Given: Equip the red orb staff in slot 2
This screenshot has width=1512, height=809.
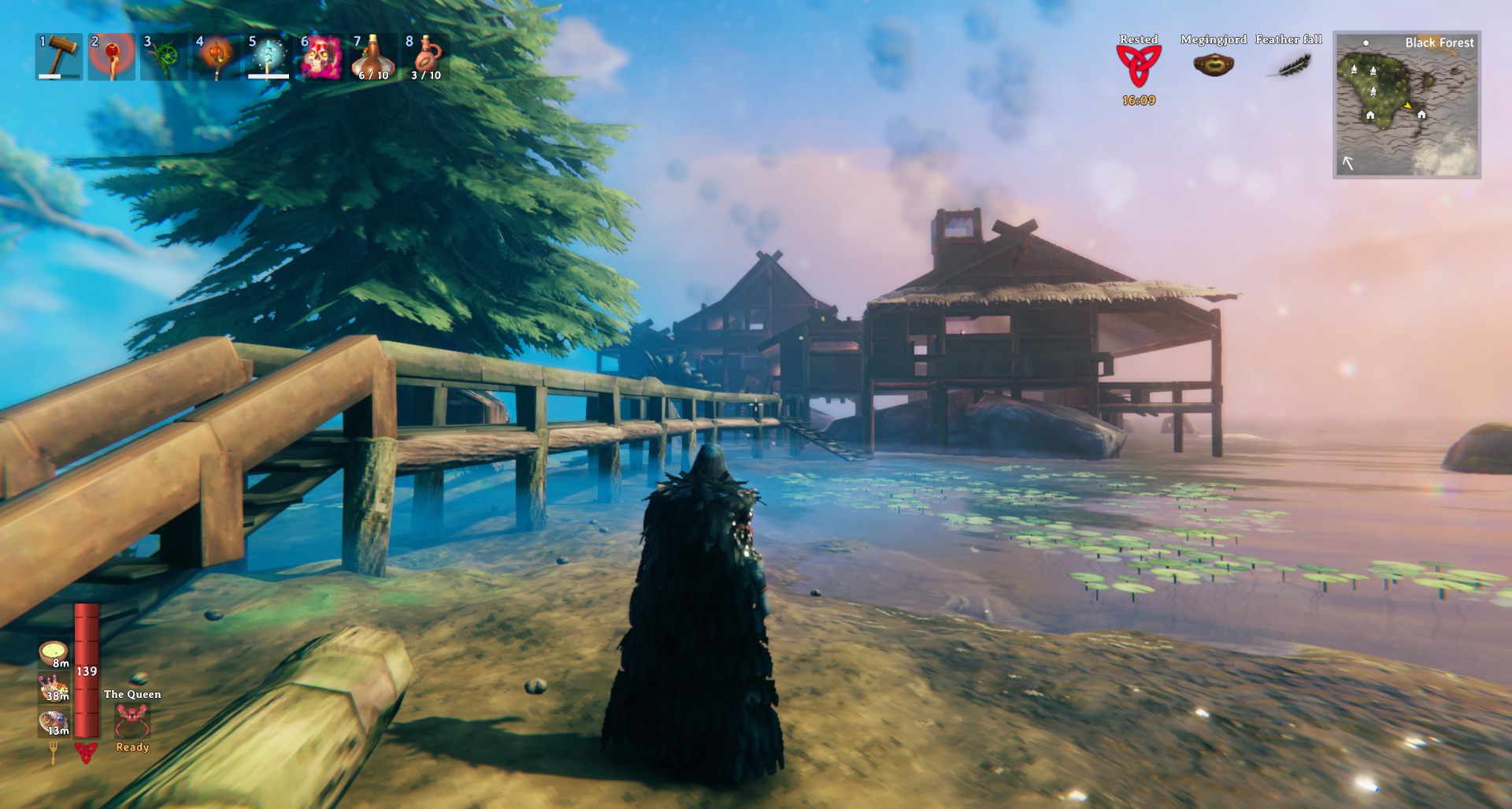Looking at the screenshot, I should 111,57.
